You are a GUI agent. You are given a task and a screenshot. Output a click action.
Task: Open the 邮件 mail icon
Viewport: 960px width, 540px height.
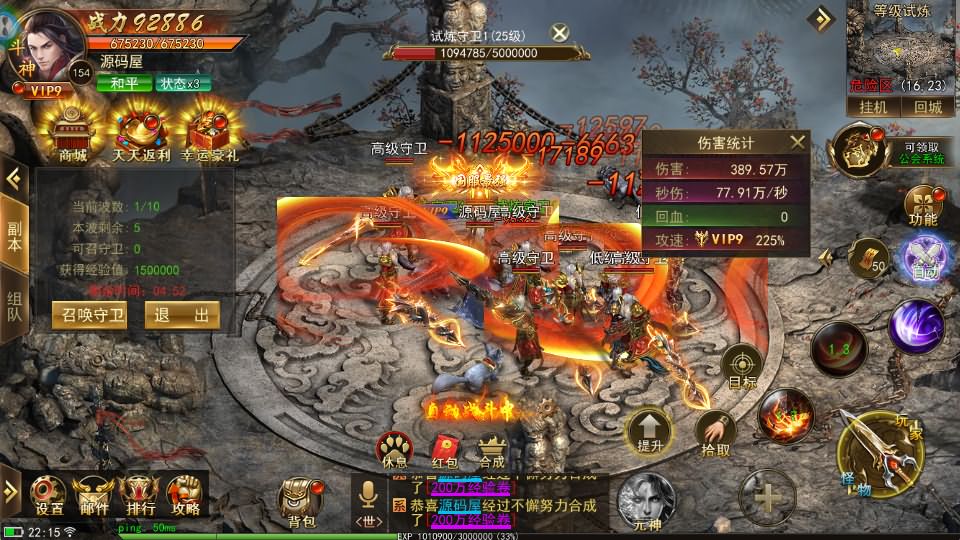[95, 494]
